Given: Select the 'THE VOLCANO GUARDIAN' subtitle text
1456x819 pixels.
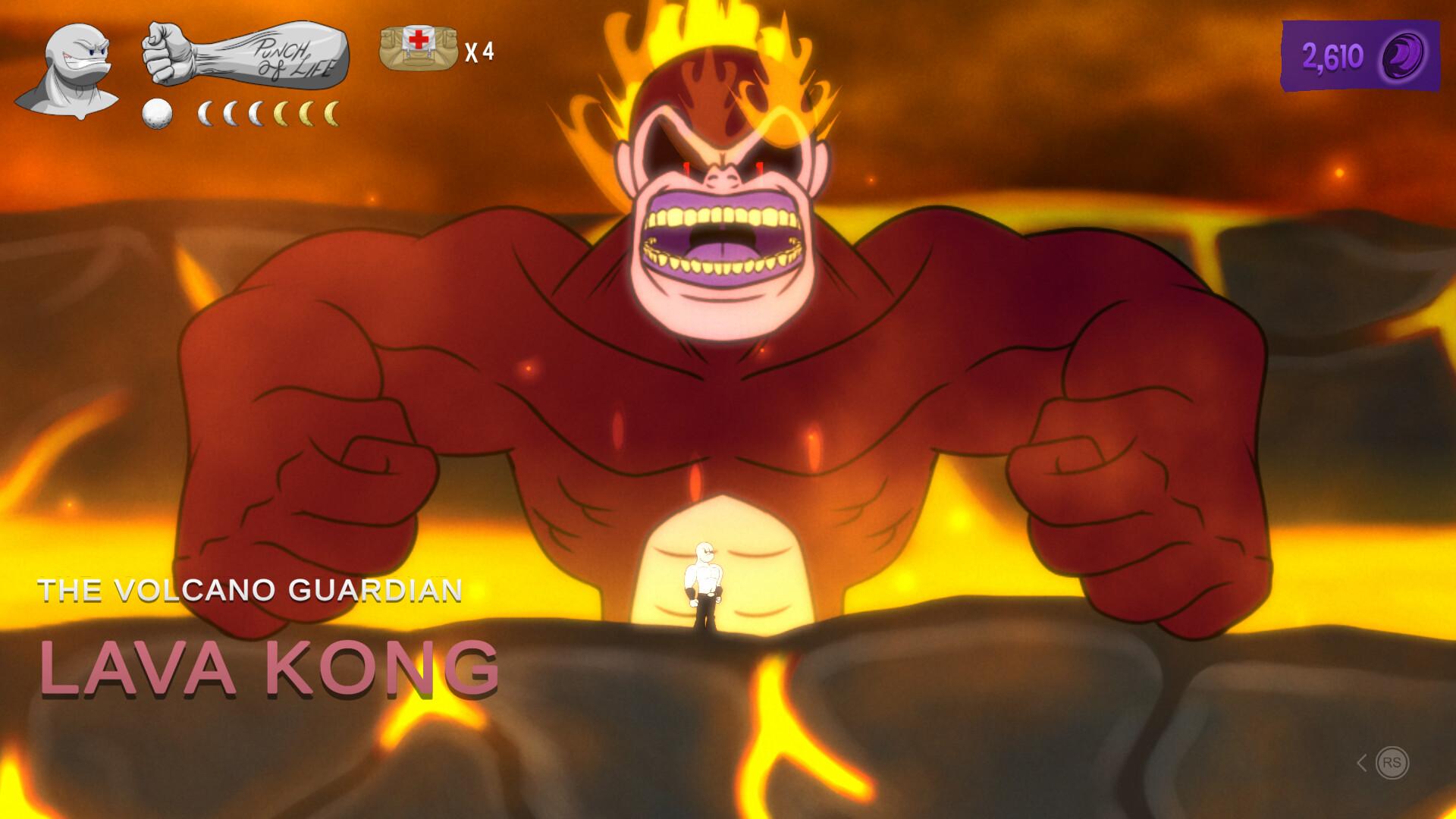Looking at the screenshot, I should pos(252,590).
